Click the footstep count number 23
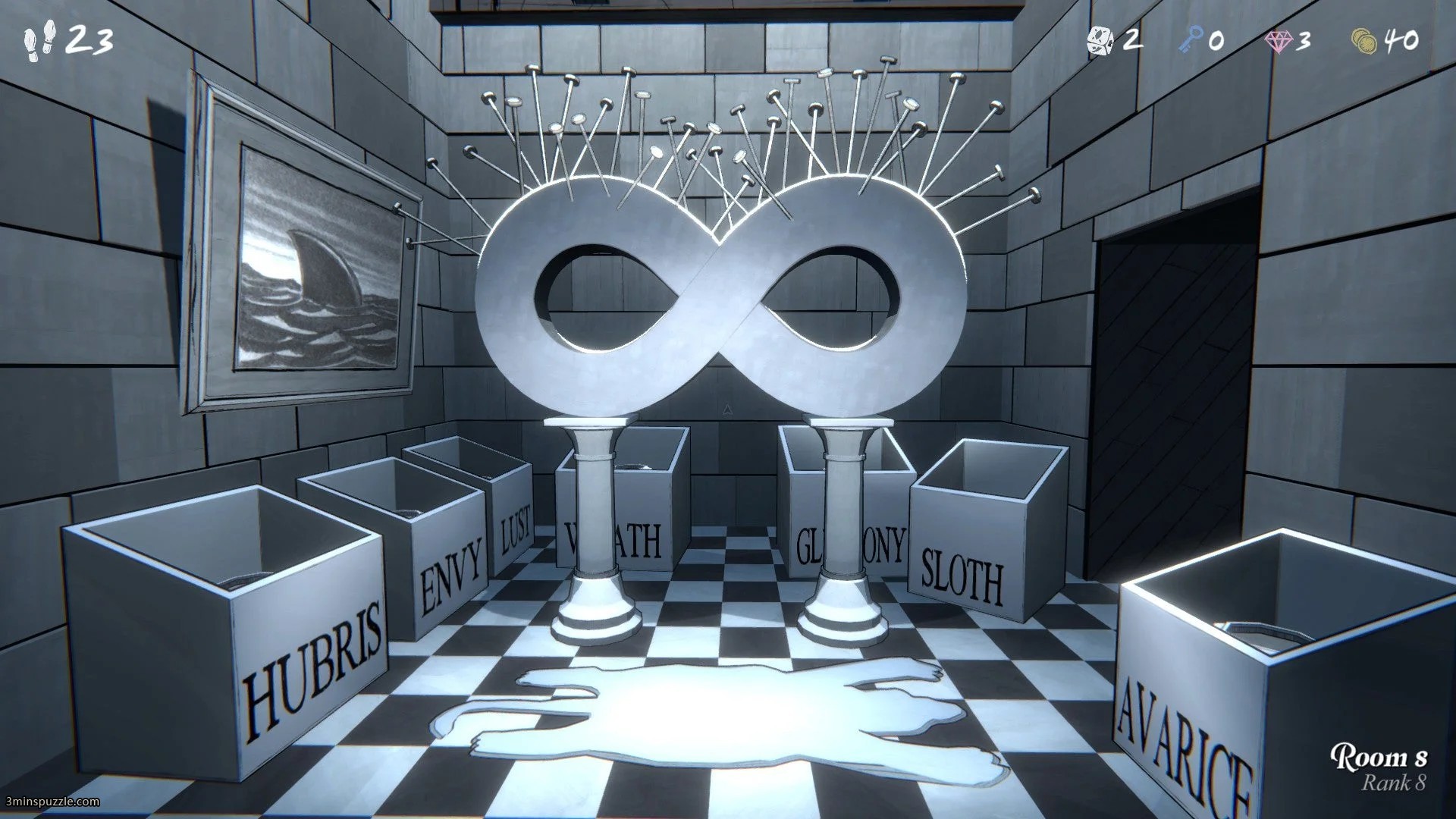This screenshot has height=819, width=1456. pos(93,38)
